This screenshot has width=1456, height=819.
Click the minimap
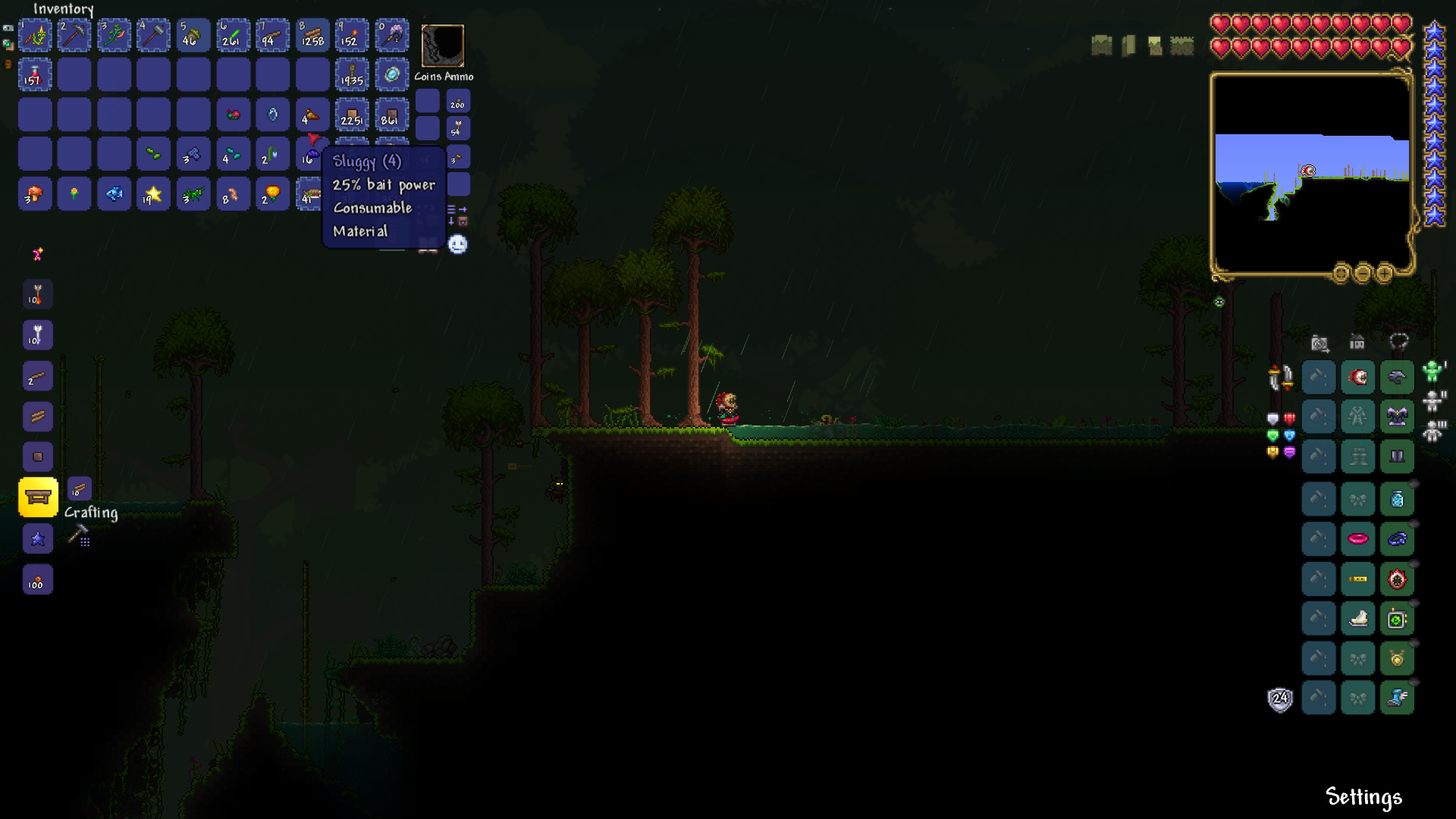click(1312, 174)
